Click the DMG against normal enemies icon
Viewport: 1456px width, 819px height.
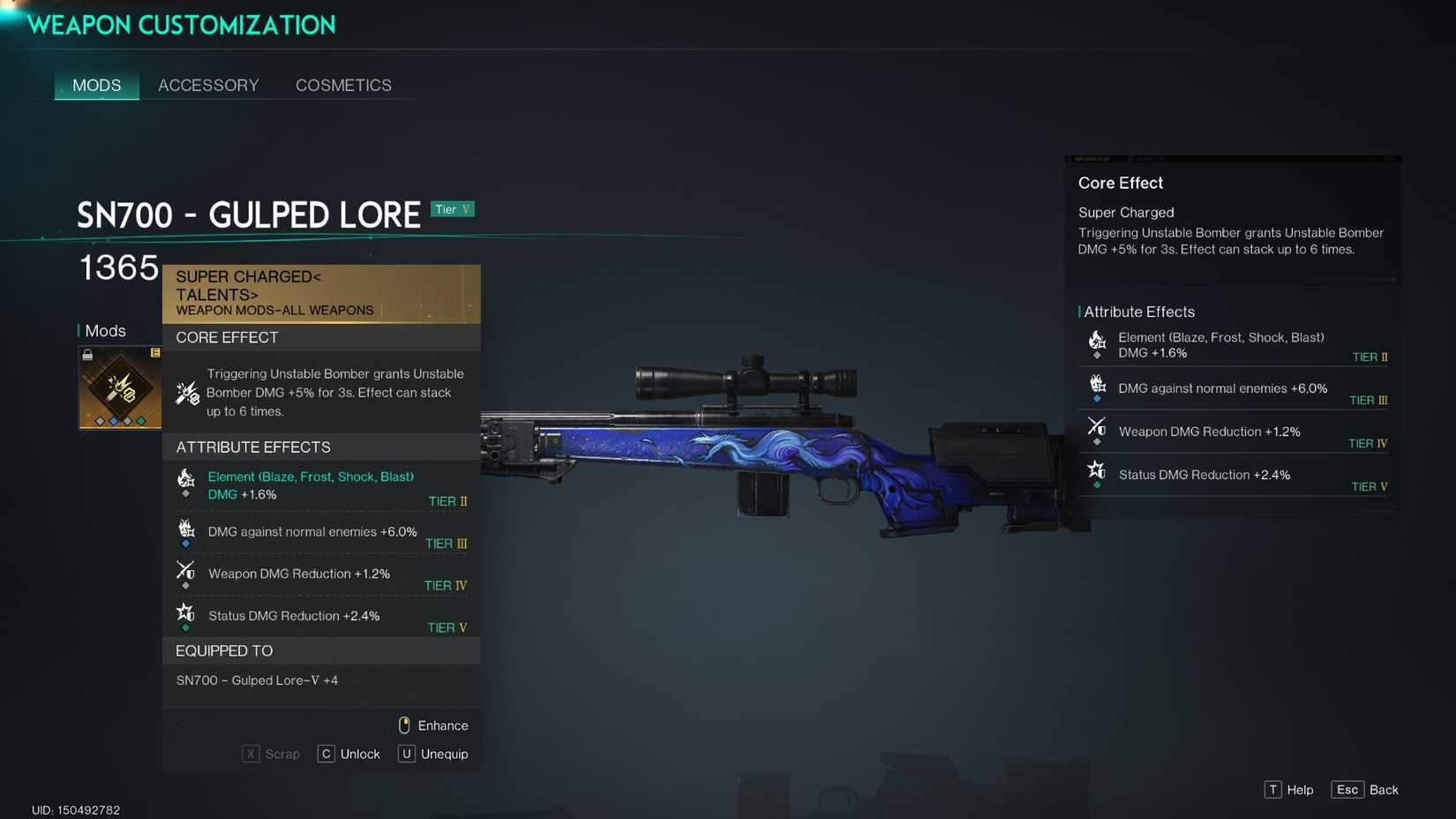tap(185, 527)
